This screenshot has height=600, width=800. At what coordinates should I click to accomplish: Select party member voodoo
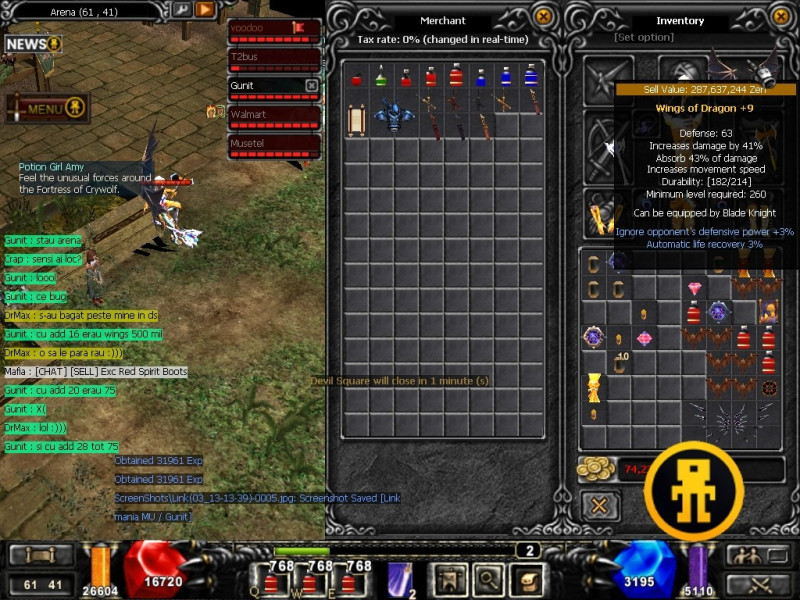(x=264, y=28)
